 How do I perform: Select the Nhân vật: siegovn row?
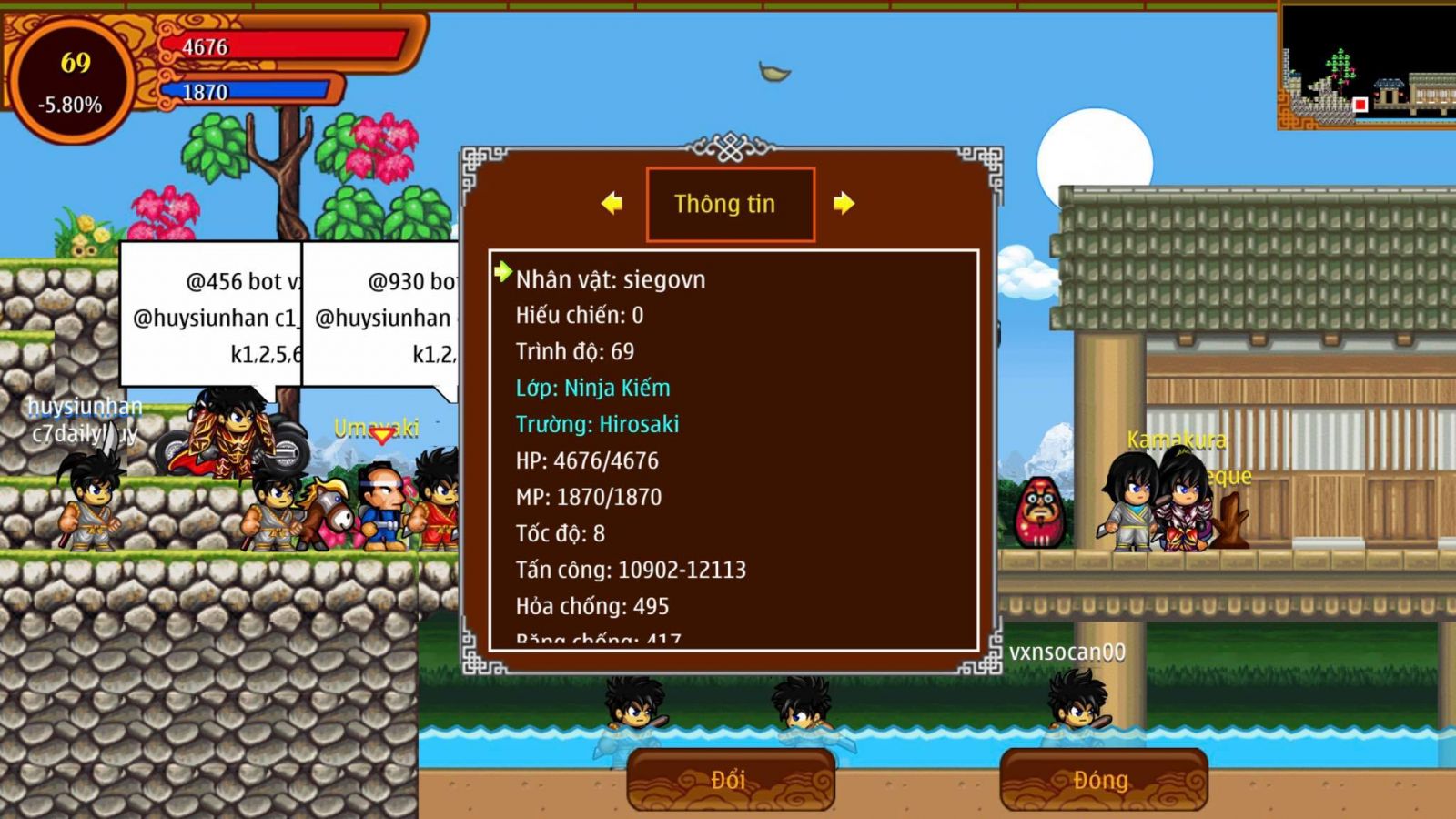610,279
